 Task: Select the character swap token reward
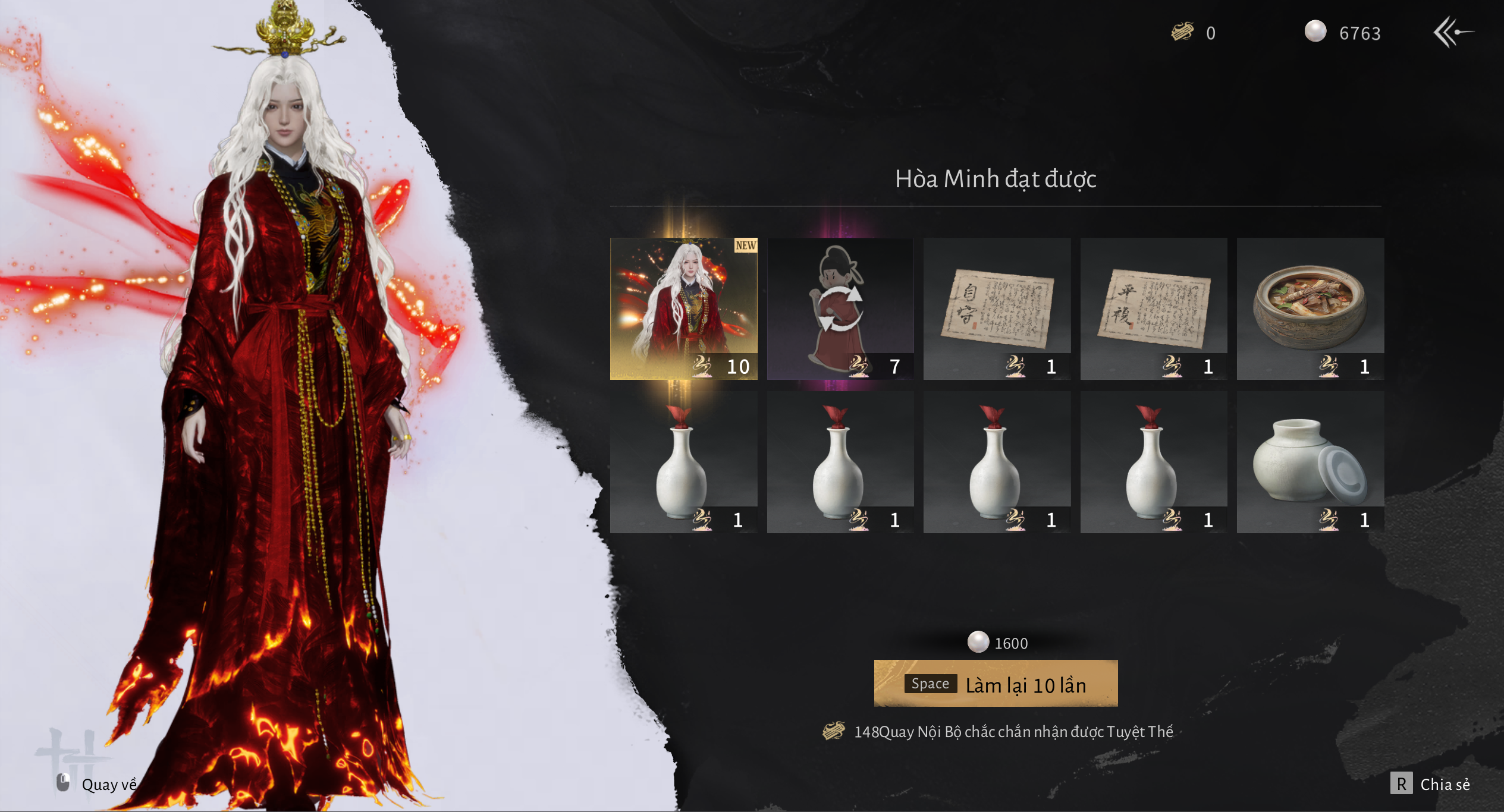[x=840, y=309]
